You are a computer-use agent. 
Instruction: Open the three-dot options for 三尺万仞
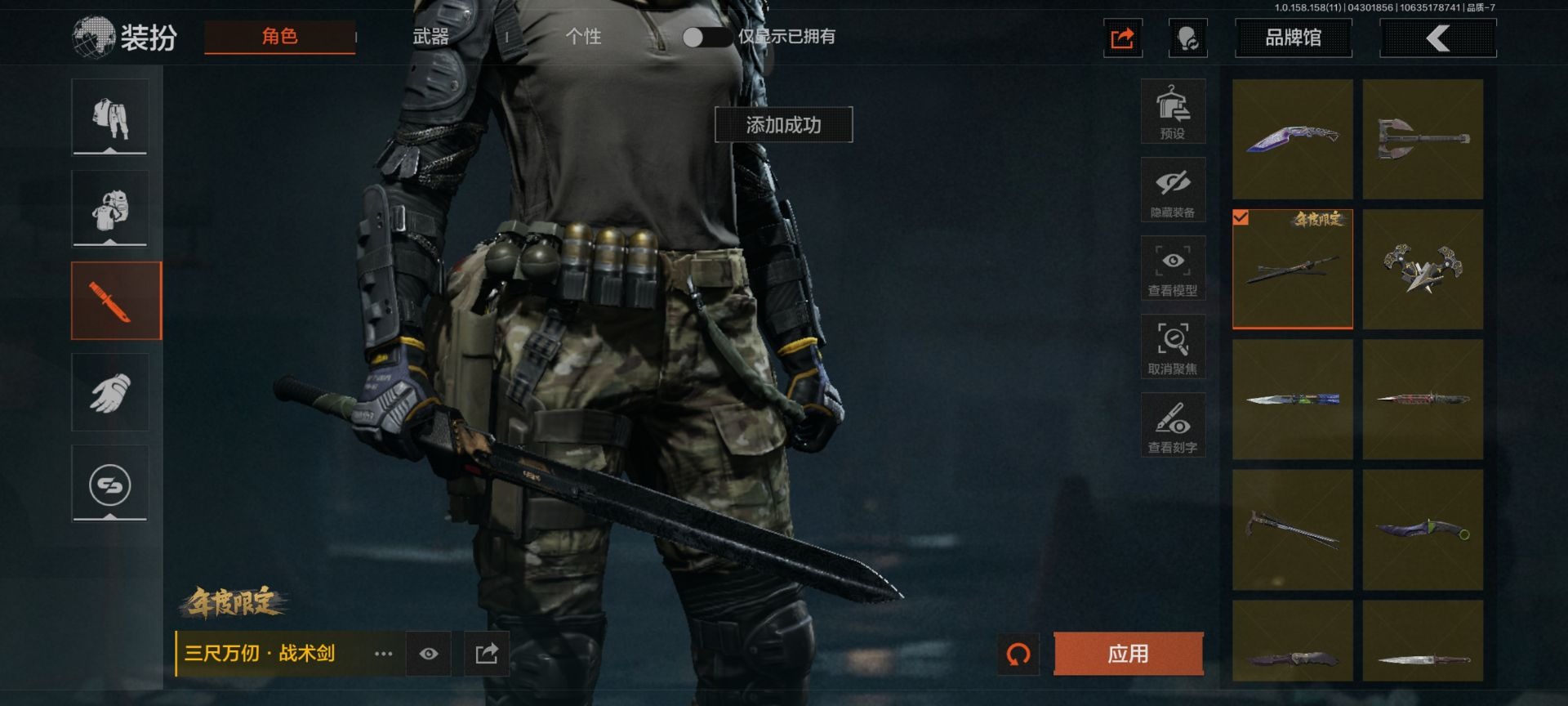tap(383, 654)
